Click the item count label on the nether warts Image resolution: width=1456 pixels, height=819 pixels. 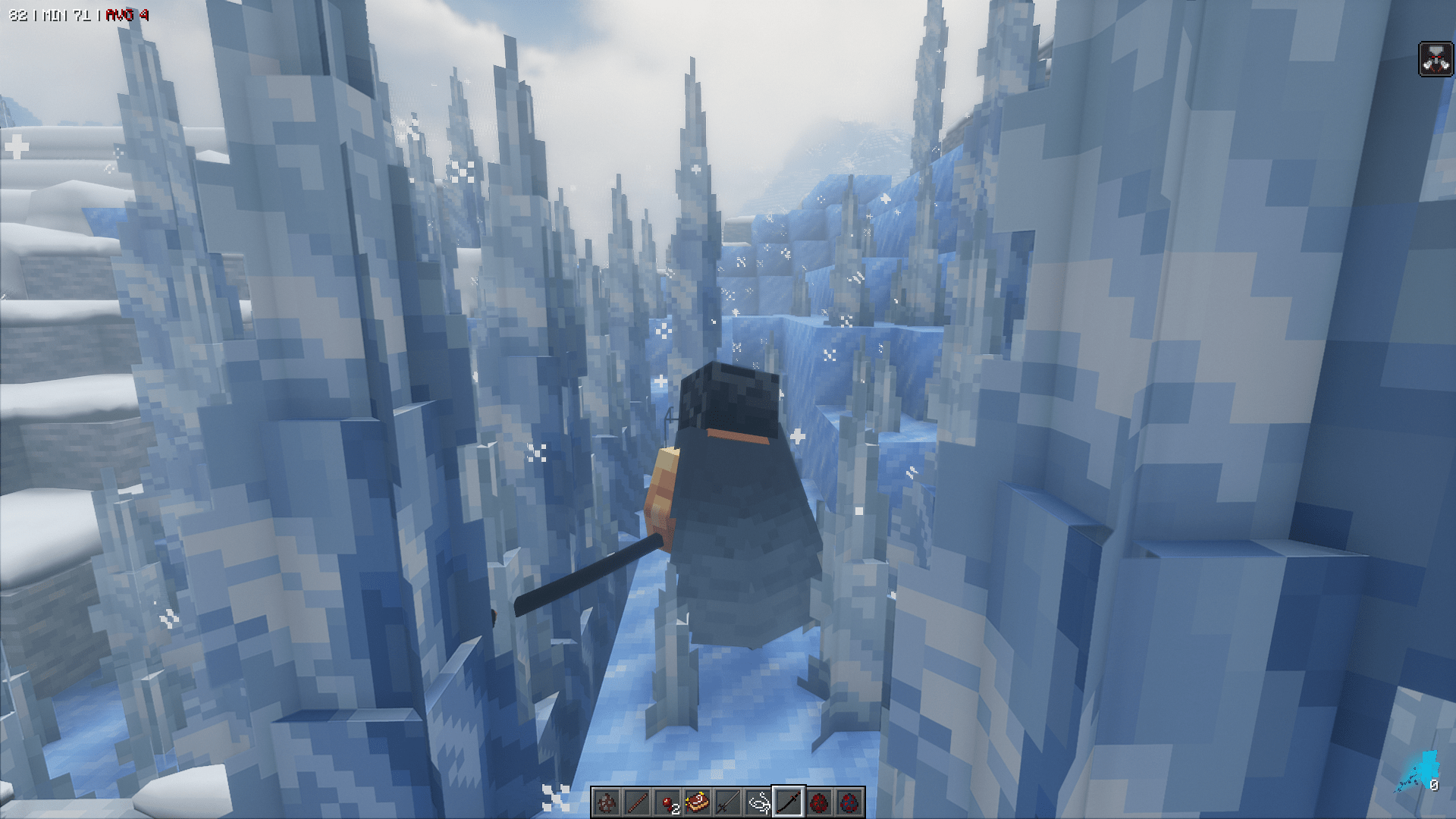pos(676,808)
